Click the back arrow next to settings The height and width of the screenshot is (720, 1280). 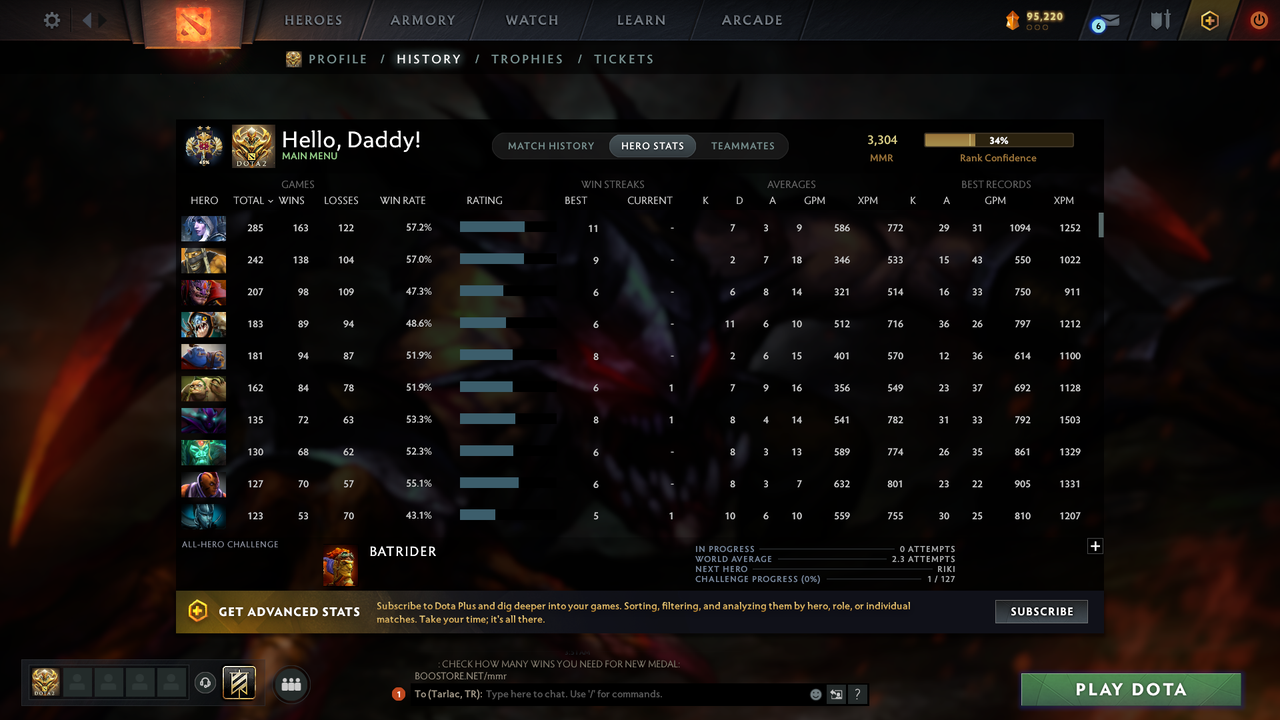pyautogui.click(x=88, y=18)
